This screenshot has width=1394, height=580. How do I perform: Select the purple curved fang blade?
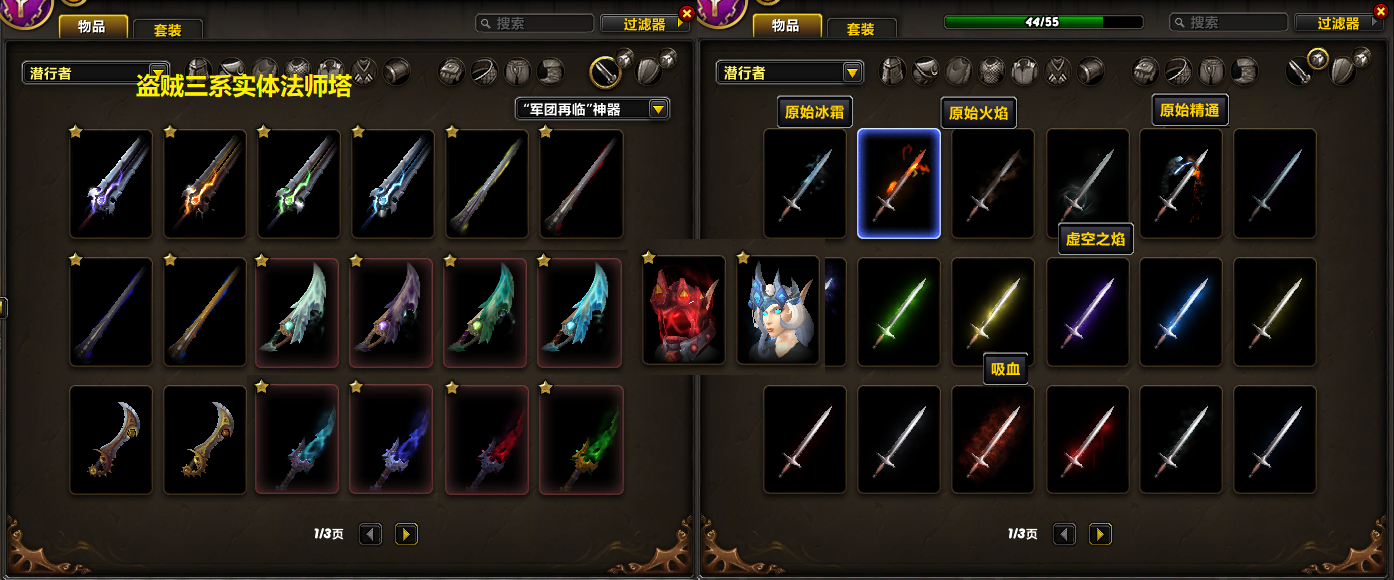(391, 311)
